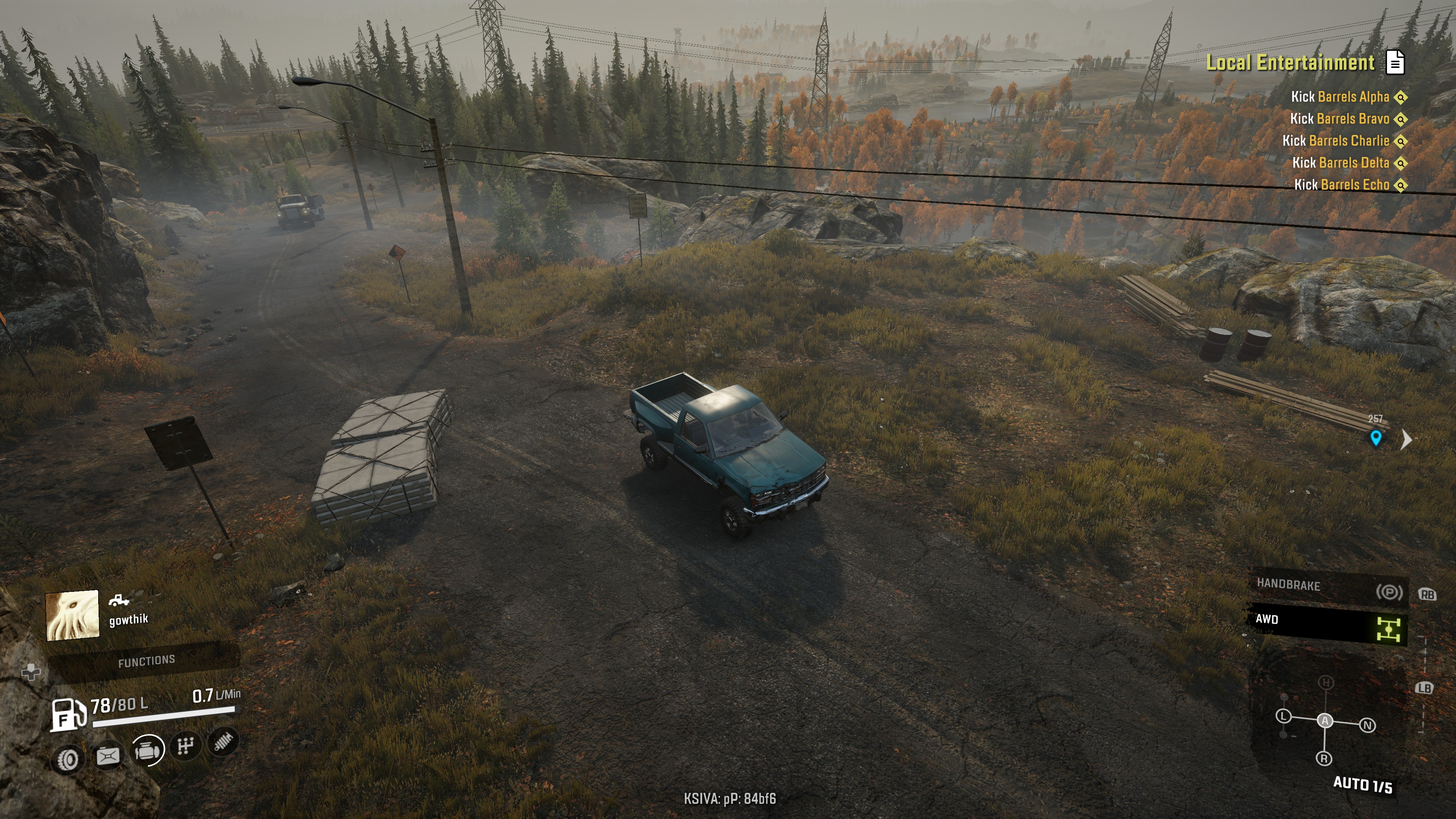This screenshot has width=1456, height=819.
Task: Select the Kick Barrels Bravo objective
Action: 1339,119
